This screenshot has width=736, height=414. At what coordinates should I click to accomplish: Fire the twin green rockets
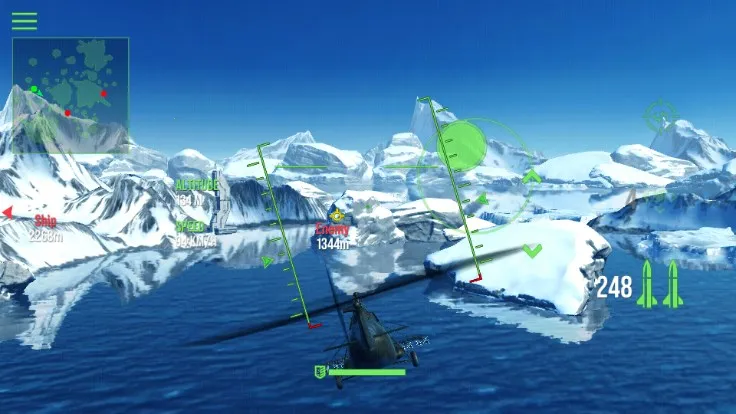(661, 286)
